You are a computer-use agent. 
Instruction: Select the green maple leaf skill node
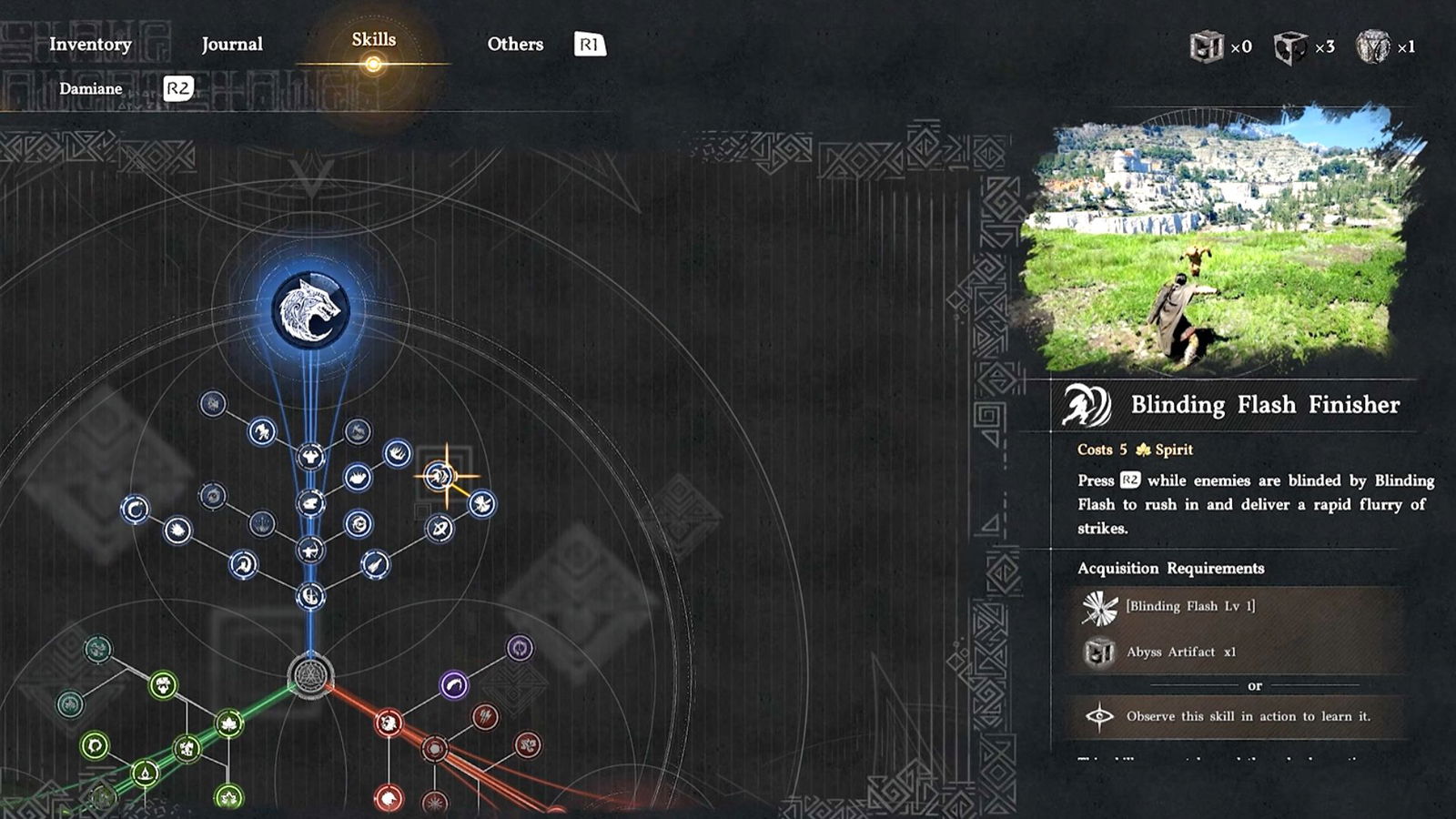click(x=228, y=723)
